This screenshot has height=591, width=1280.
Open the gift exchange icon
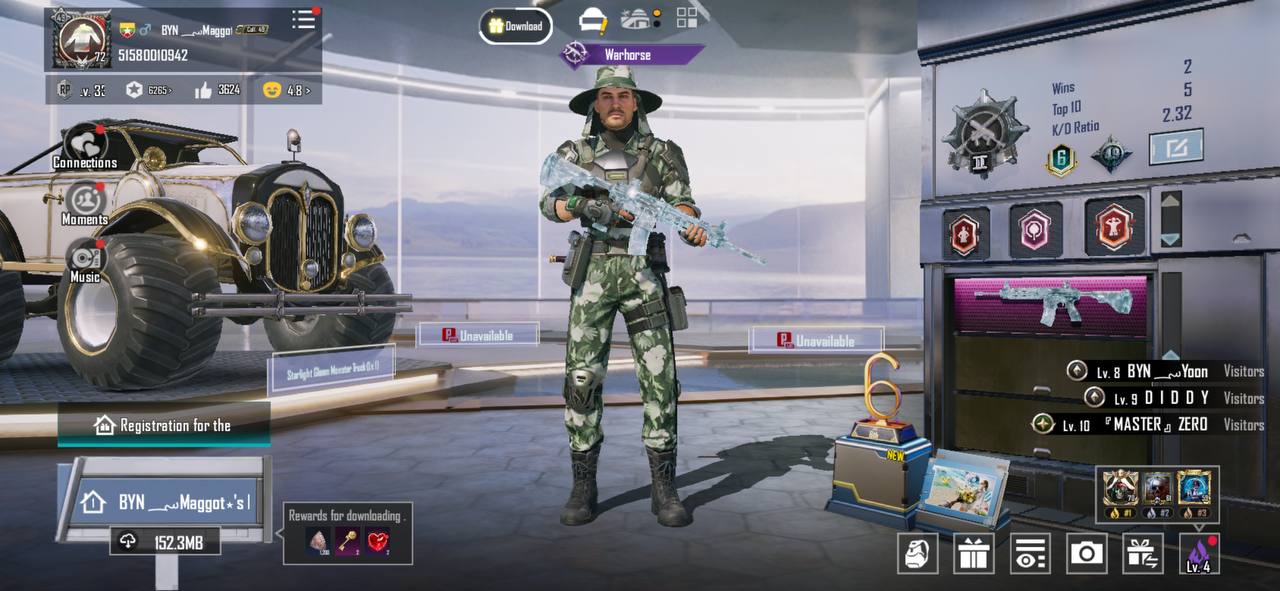click(x=1142, y=553)
